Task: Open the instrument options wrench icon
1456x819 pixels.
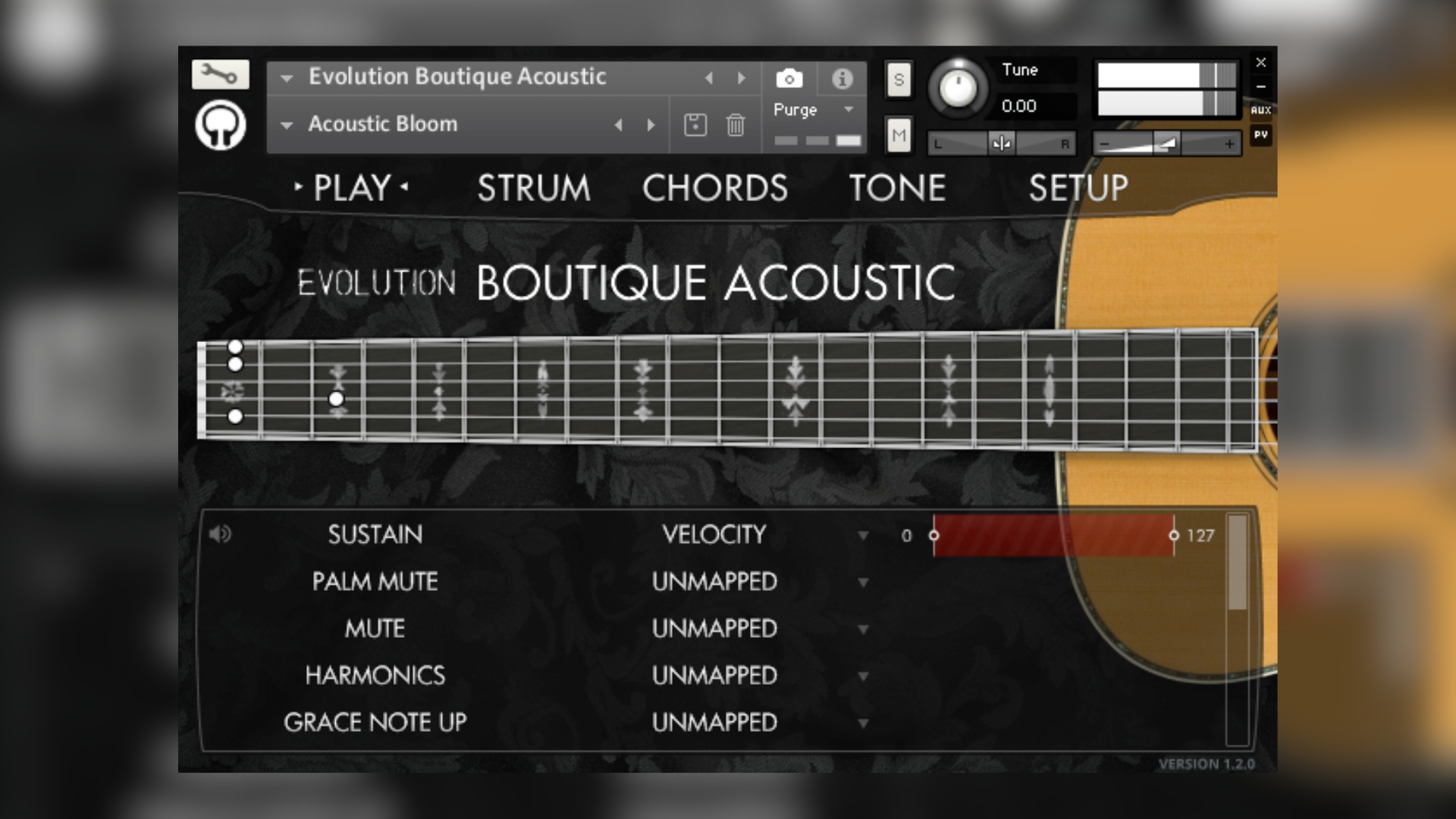Action: point(219,75)
